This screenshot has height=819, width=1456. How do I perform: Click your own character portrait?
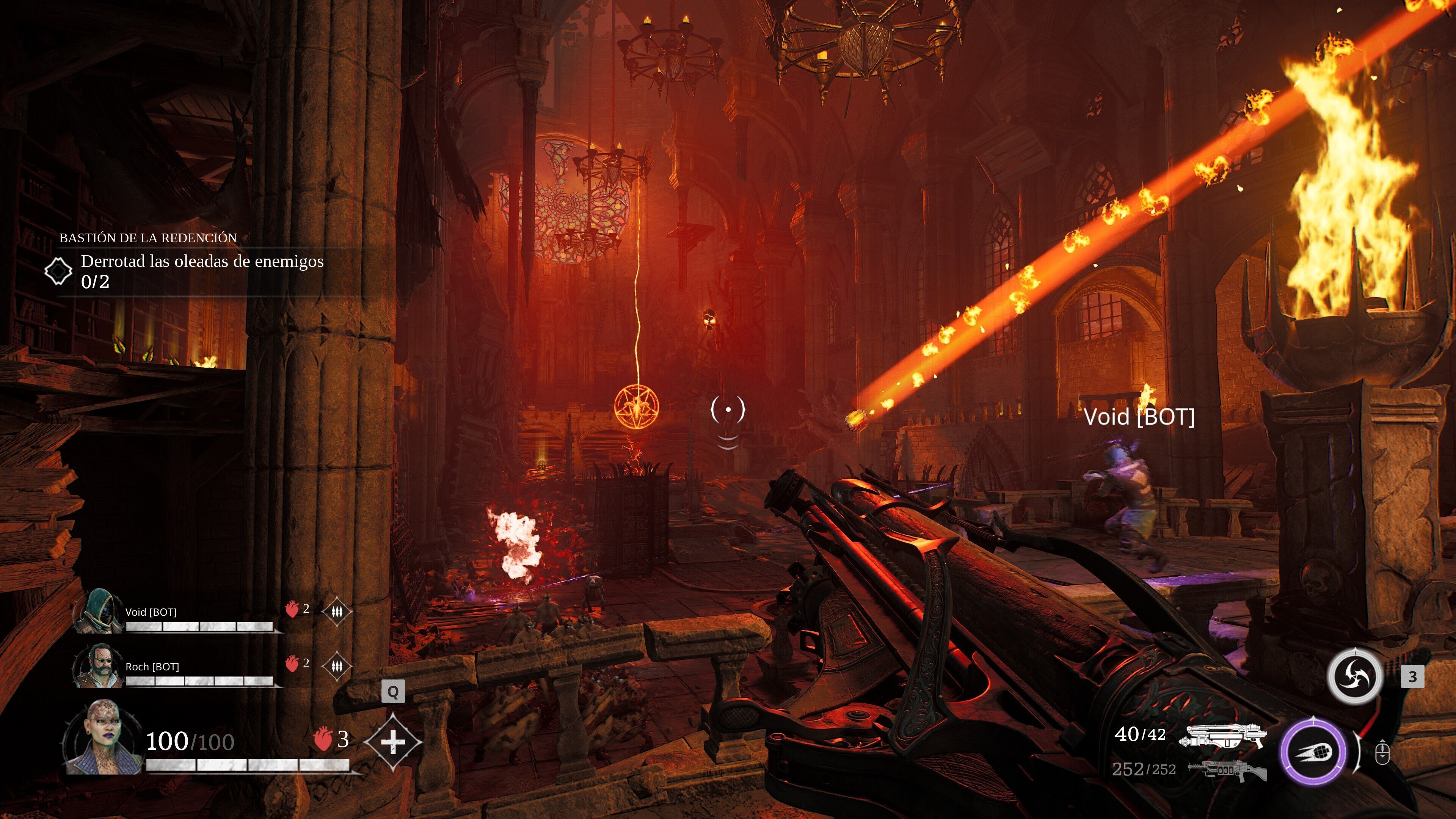[105, 739]
